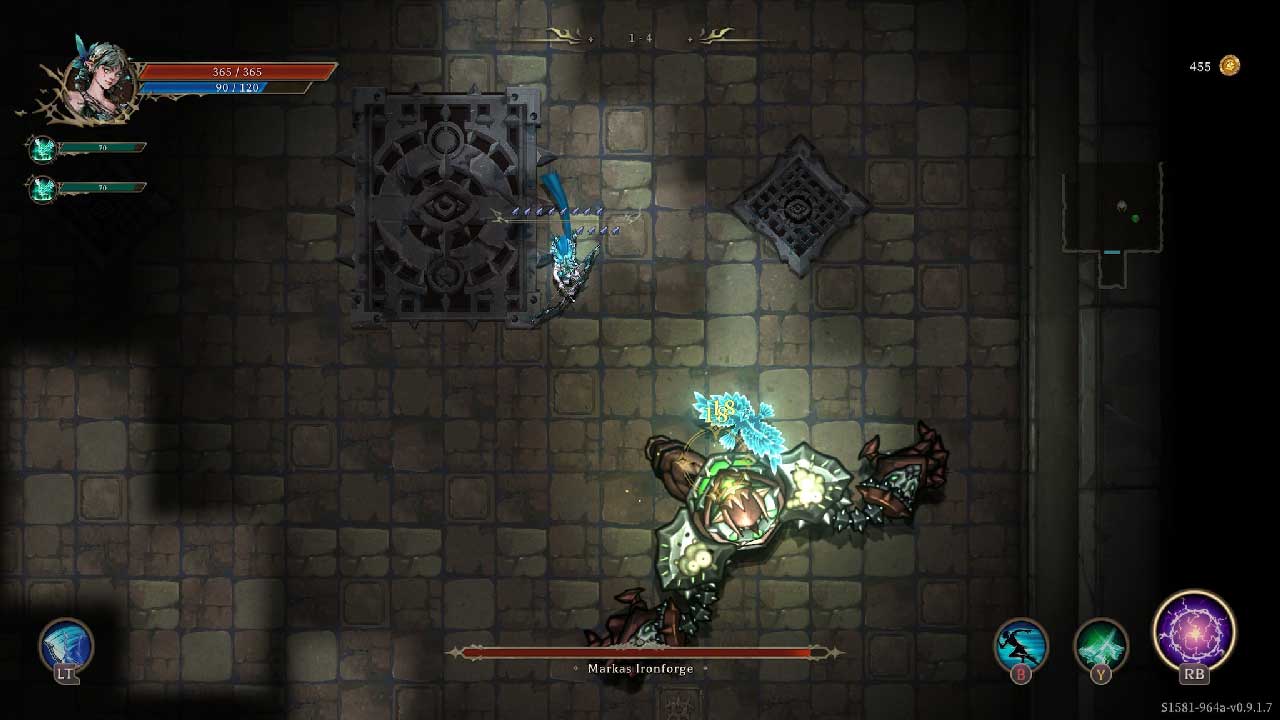The image size is (1280, 720).
Task: Cast the purple lightning orb ability
Action: [1193, 632]
